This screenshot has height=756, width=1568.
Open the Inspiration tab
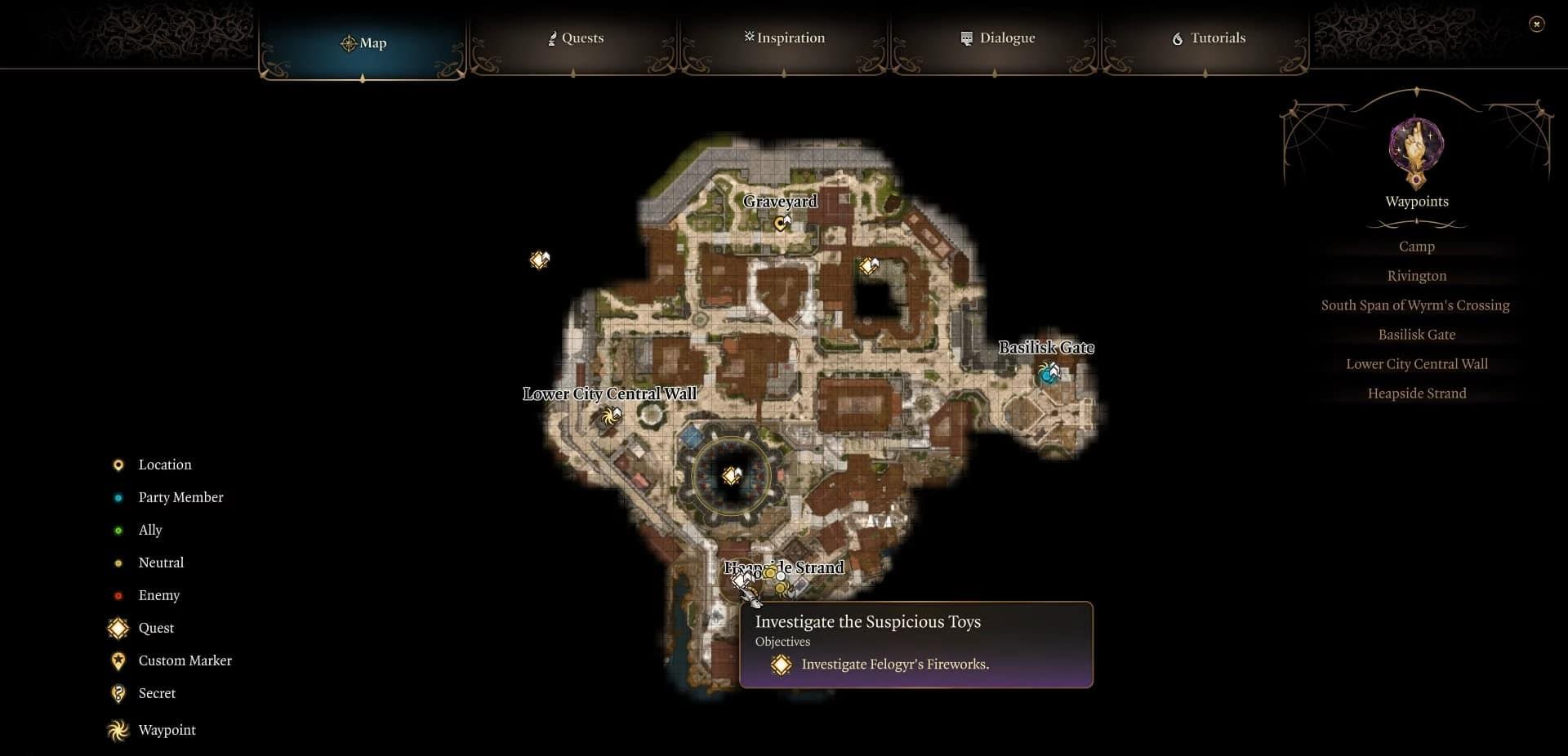[784, 38]
